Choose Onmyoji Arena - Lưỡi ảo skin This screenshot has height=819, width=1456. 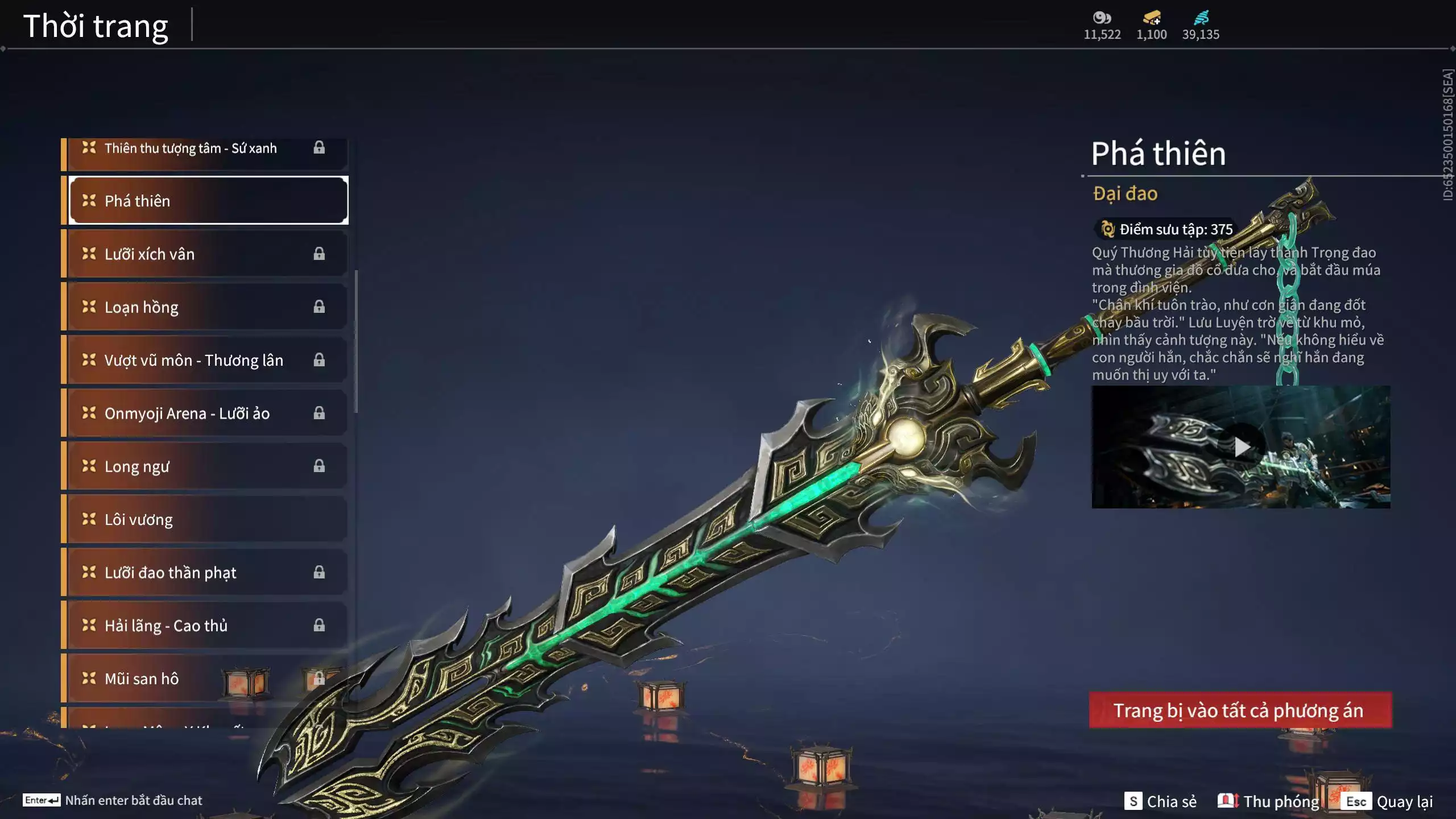coord(205,413)
